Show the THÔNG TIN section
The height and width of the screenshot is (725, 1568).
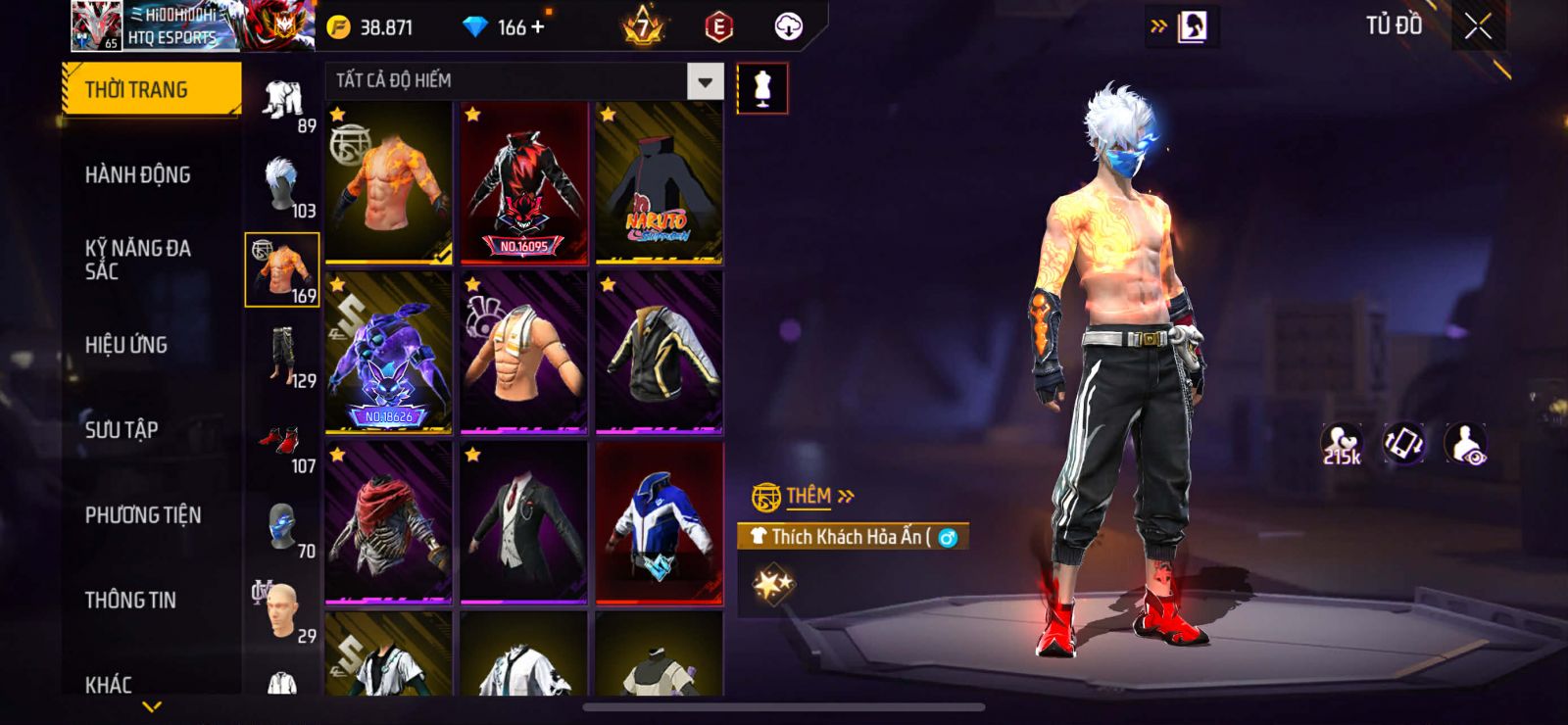click(130, 601)
